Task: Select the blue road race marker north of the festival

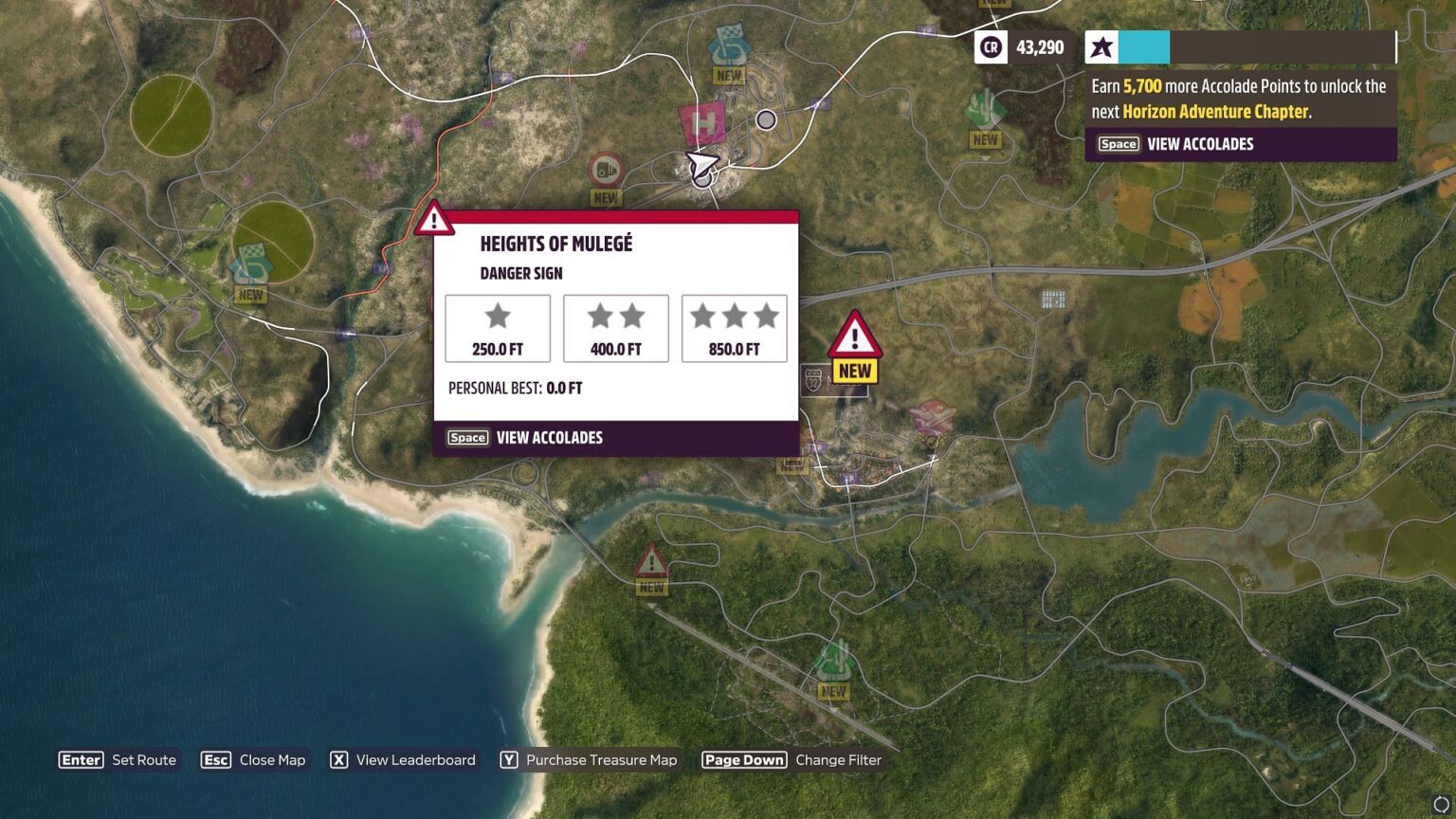Action: pyautogui.click(x=729, y=46)
